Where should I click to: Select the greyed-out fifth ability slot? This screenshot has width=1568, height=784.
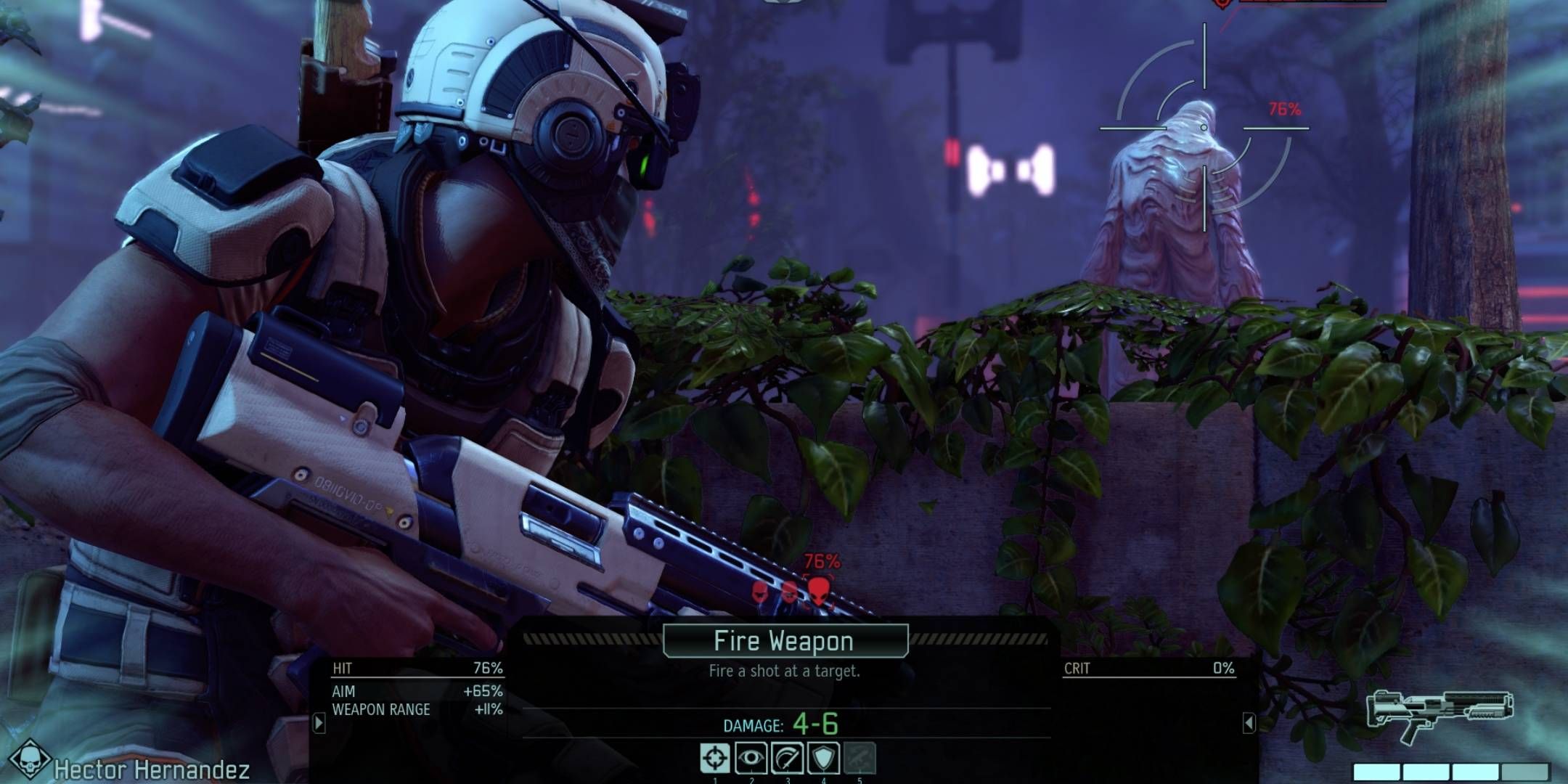[859, 759]
